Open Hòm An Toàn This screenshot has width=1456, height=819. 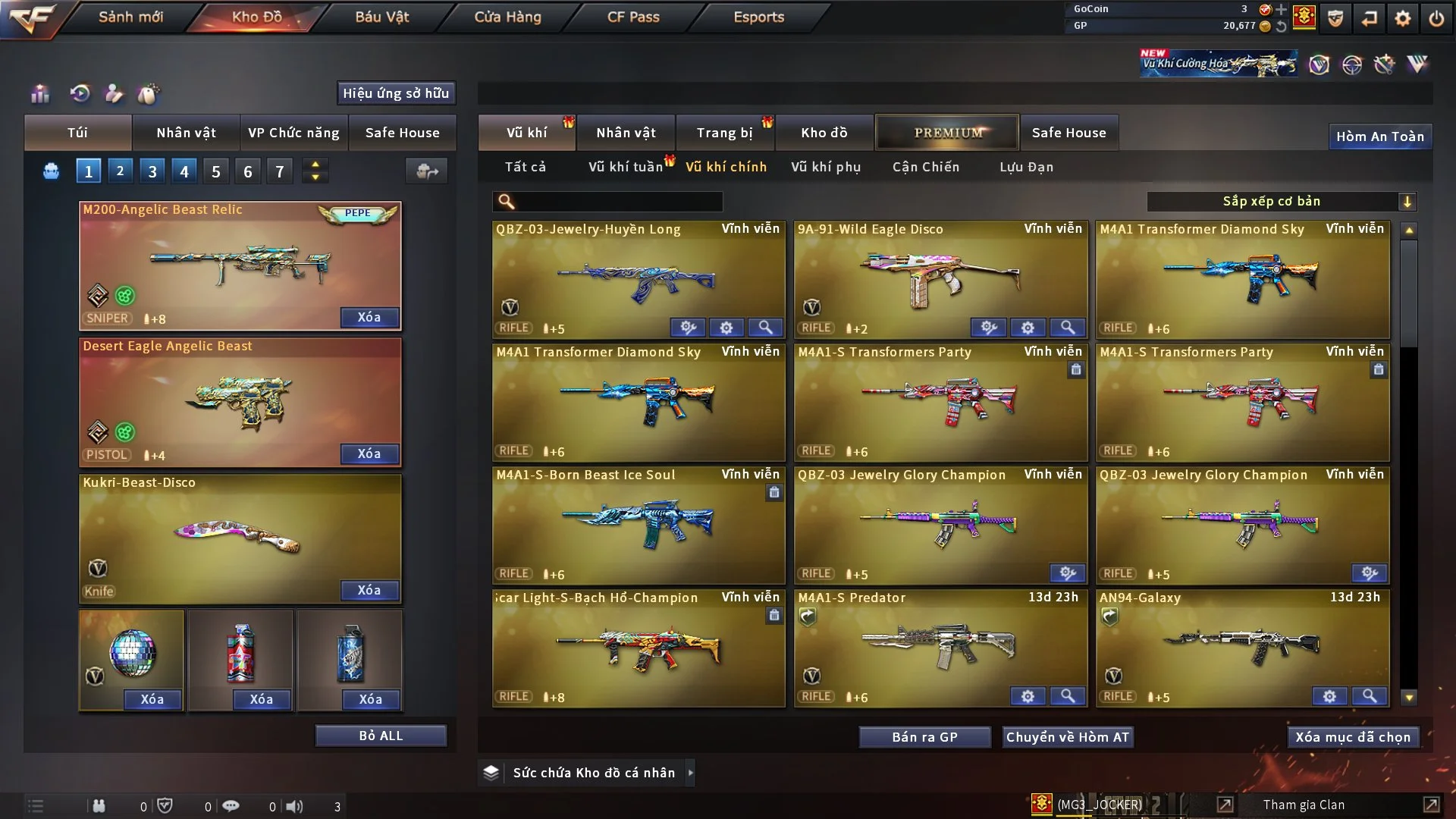(x=1379, y=136)
